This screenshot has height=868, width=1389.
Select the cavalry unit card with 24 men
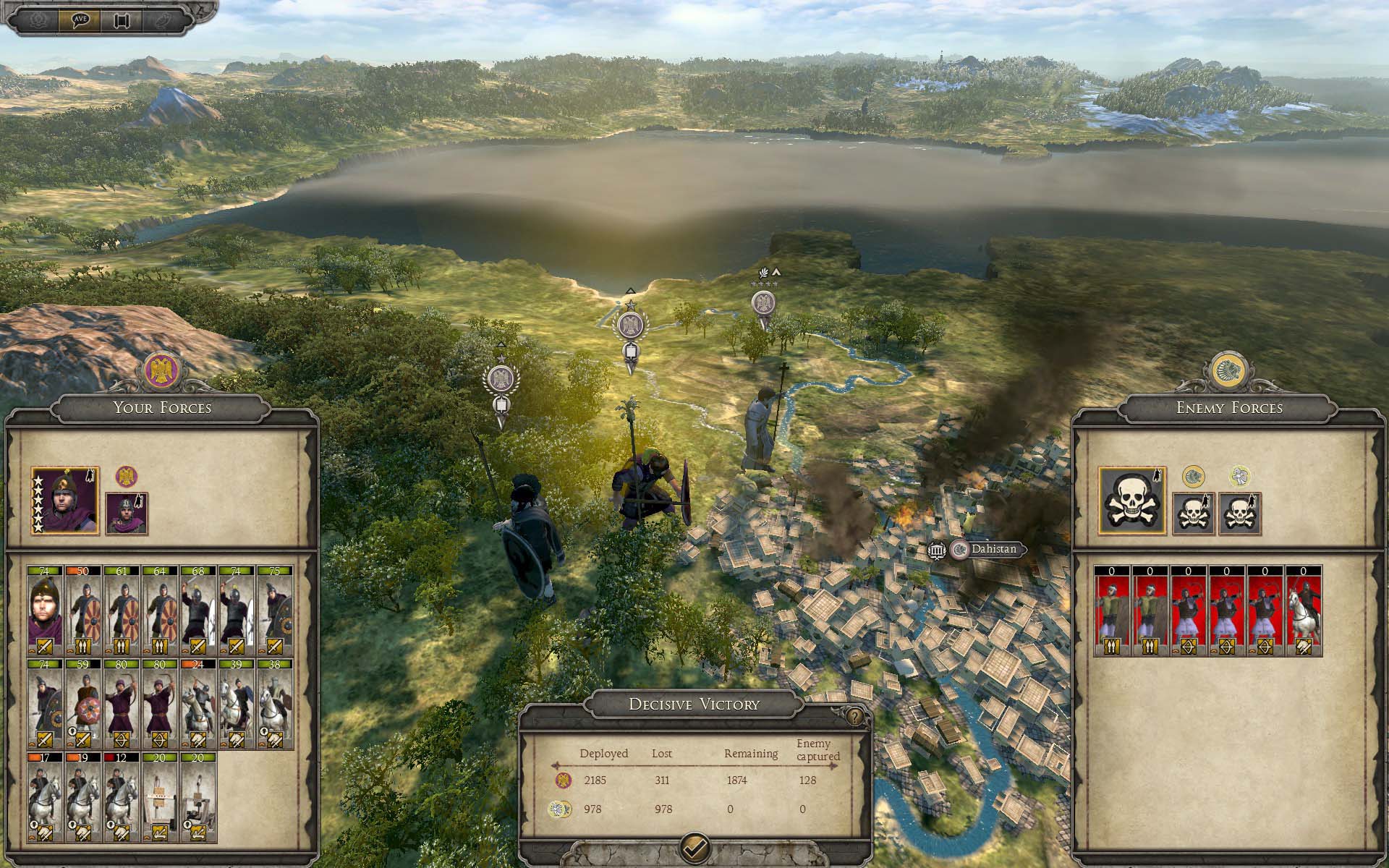[x=197, y=704]
